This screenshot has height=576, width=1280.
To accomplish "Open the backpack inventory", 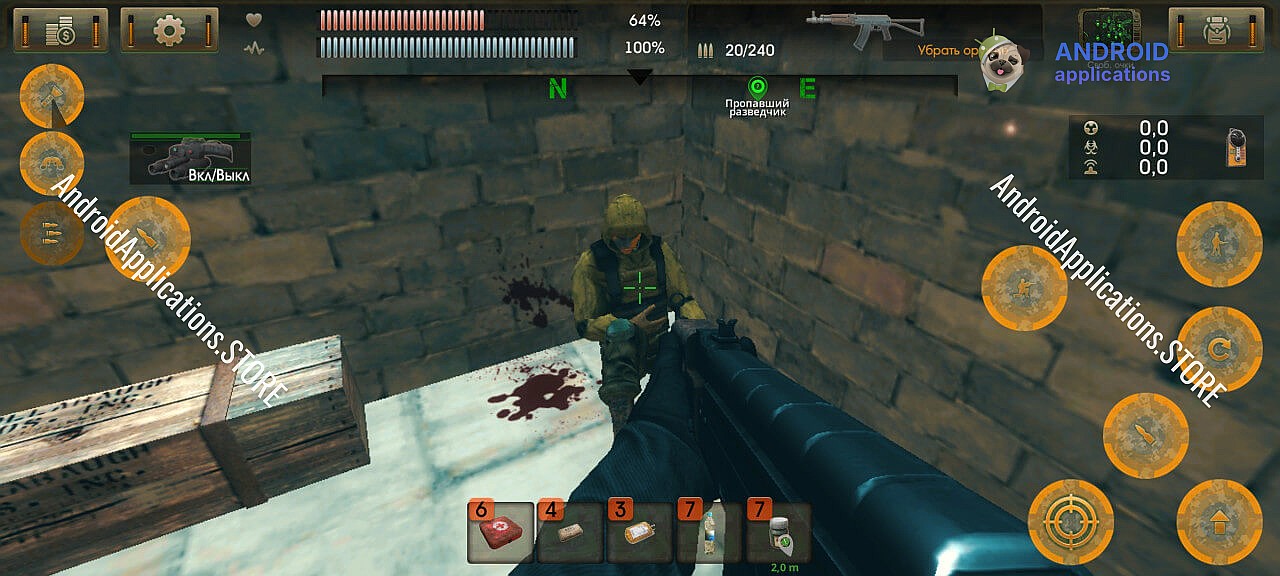I will pos(1217,30).
